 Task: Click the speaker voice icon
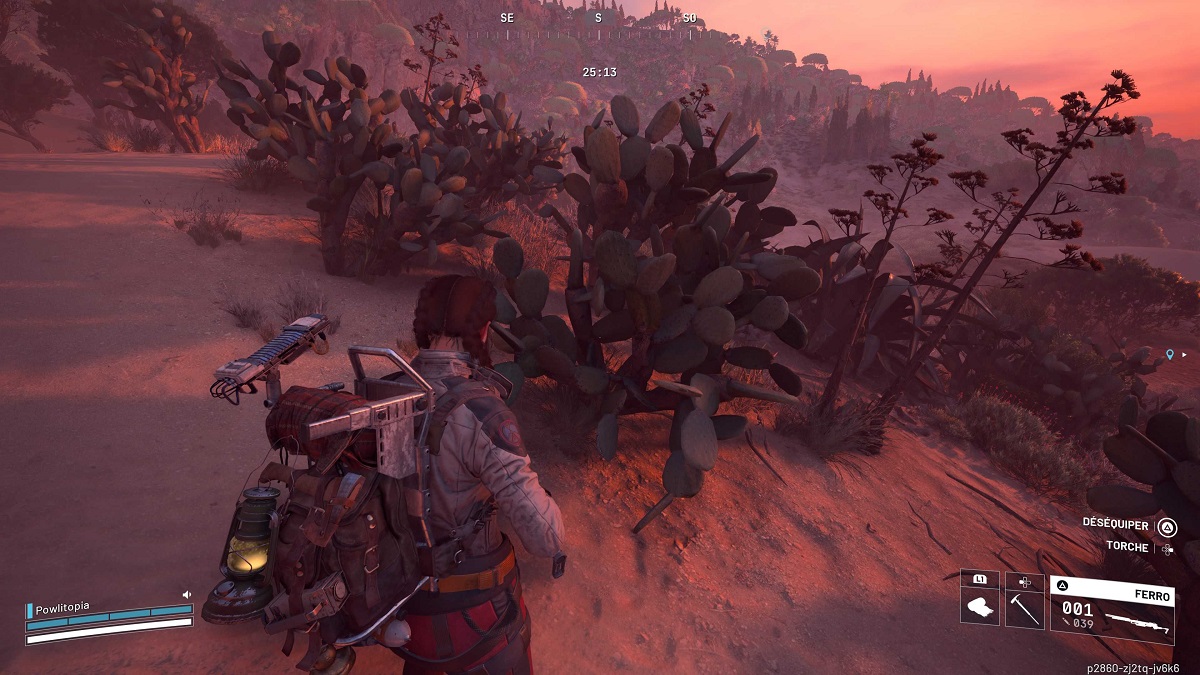click(x=186, y=594)
